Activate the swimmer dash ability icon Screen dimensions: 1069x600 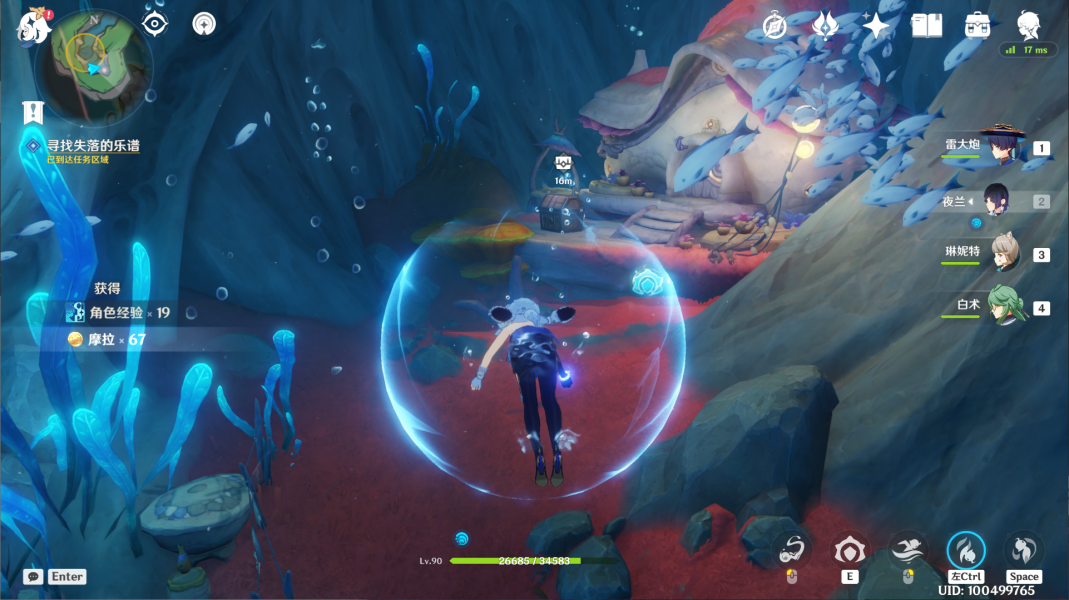click(908, 550)
